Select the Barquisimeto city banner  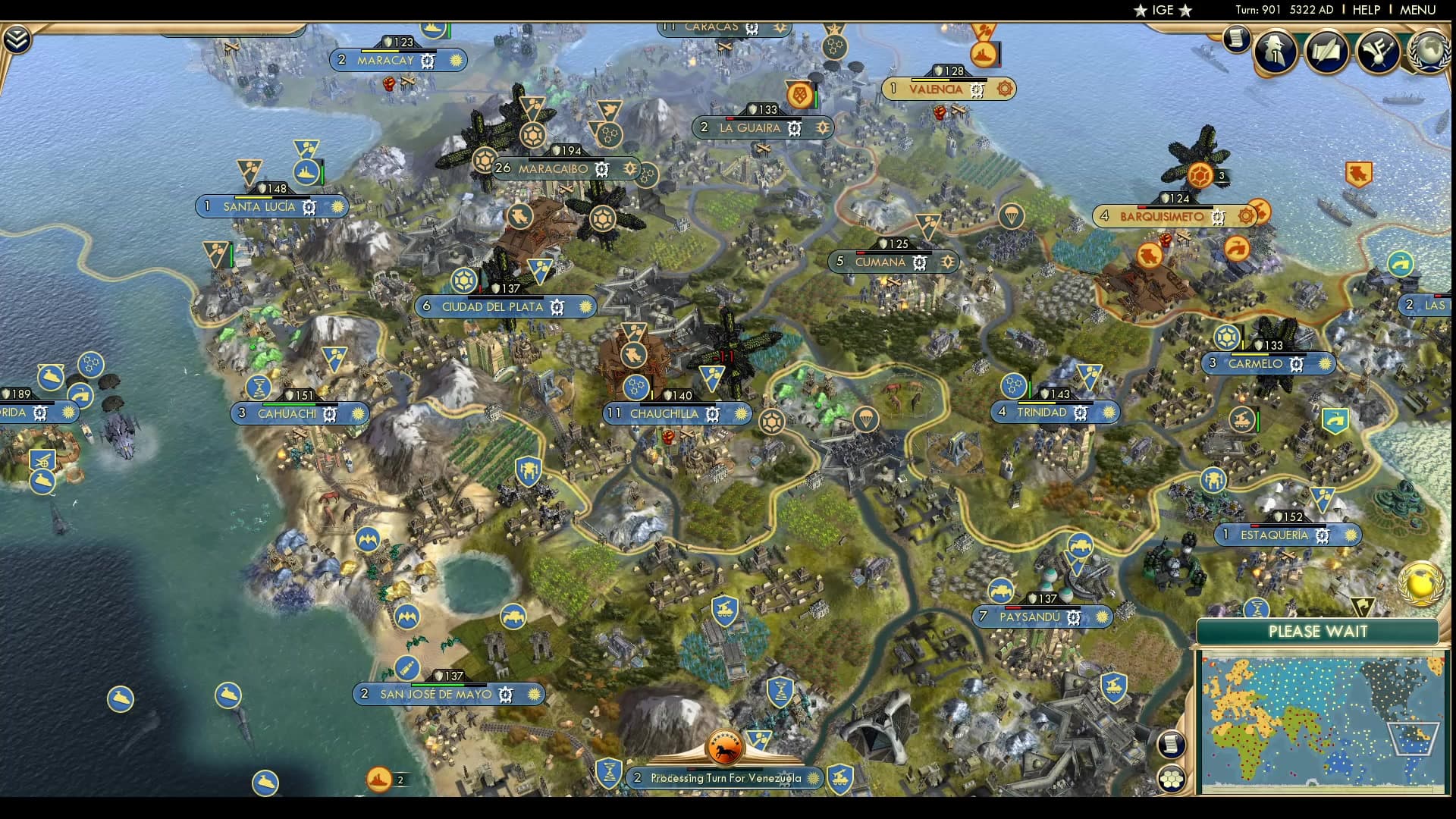(x=1162, y=217)
